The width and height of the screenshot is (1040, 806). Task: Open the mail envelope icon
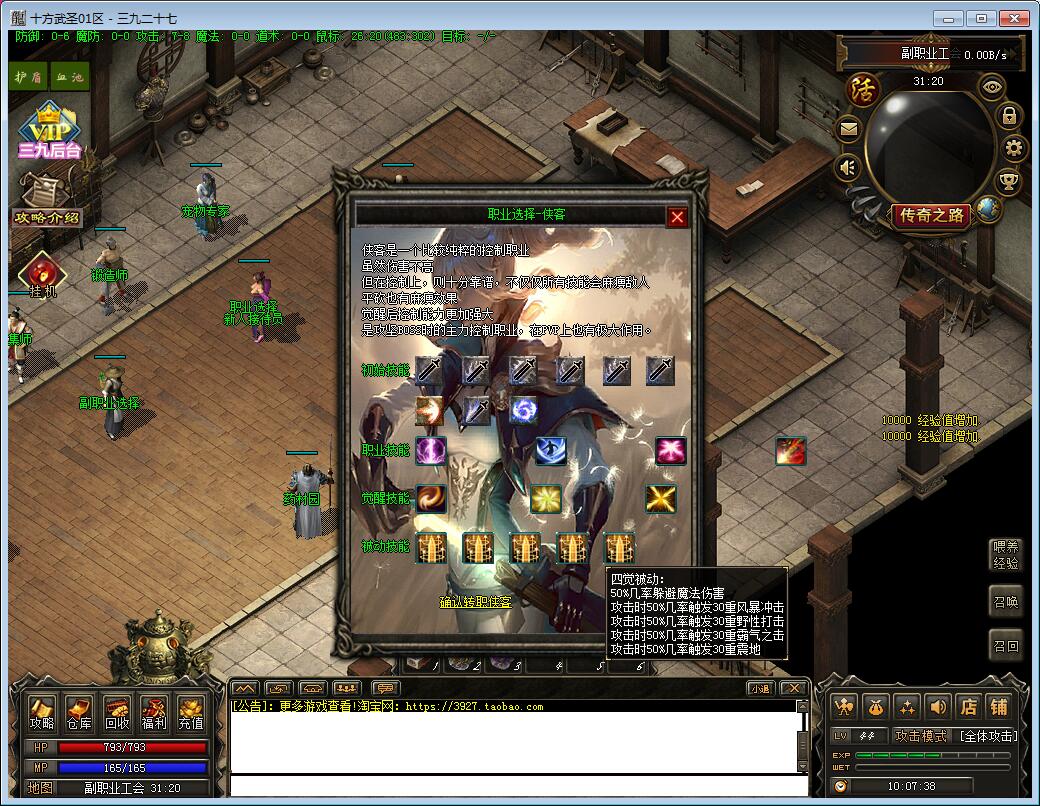pyautogui.click(x=849, y=128)
